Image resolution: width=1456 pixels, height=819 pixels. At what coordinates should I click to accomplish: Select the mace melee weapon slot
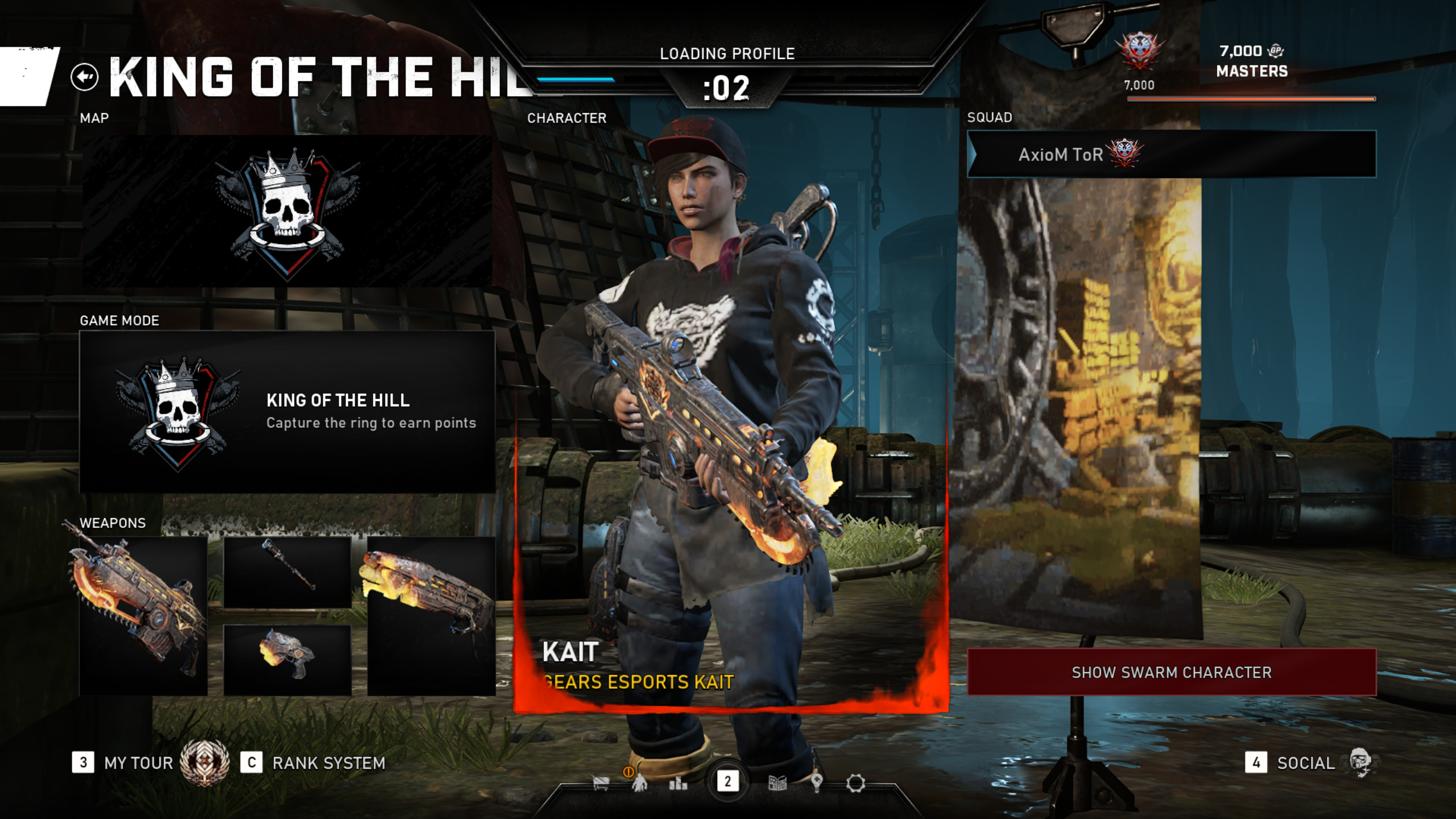tap(287, 572)
